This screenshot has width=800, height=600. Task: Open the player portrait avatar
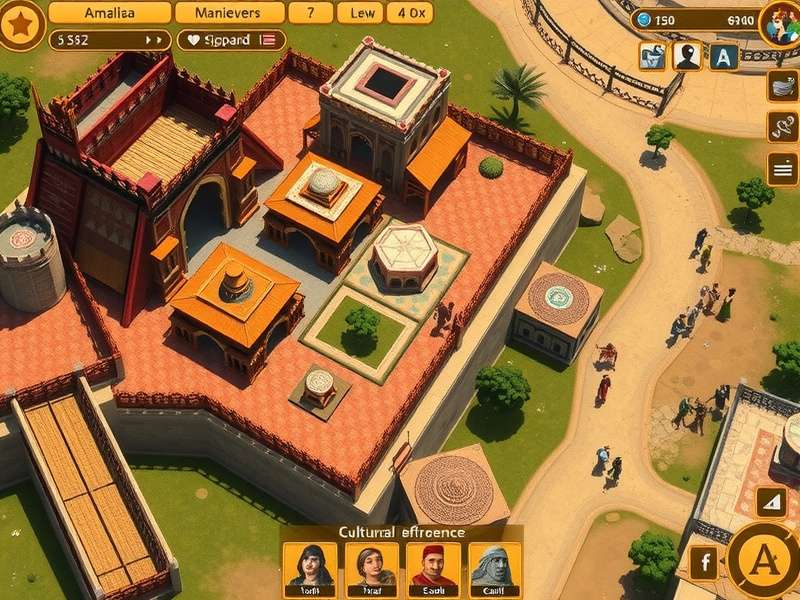point(778,22)
